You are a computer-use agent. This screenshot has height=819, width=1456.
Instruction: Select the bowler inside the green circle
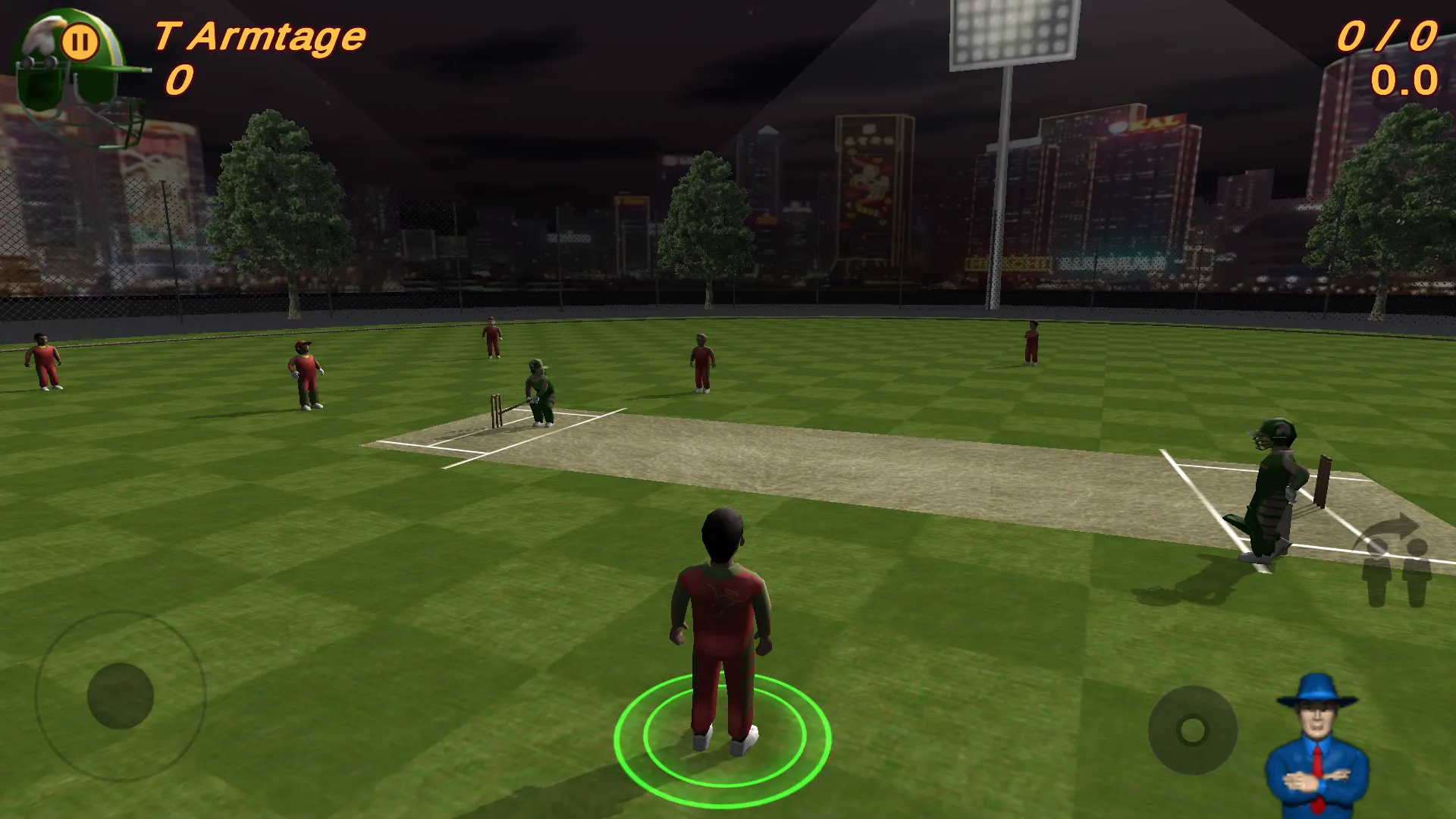point(720,629)
